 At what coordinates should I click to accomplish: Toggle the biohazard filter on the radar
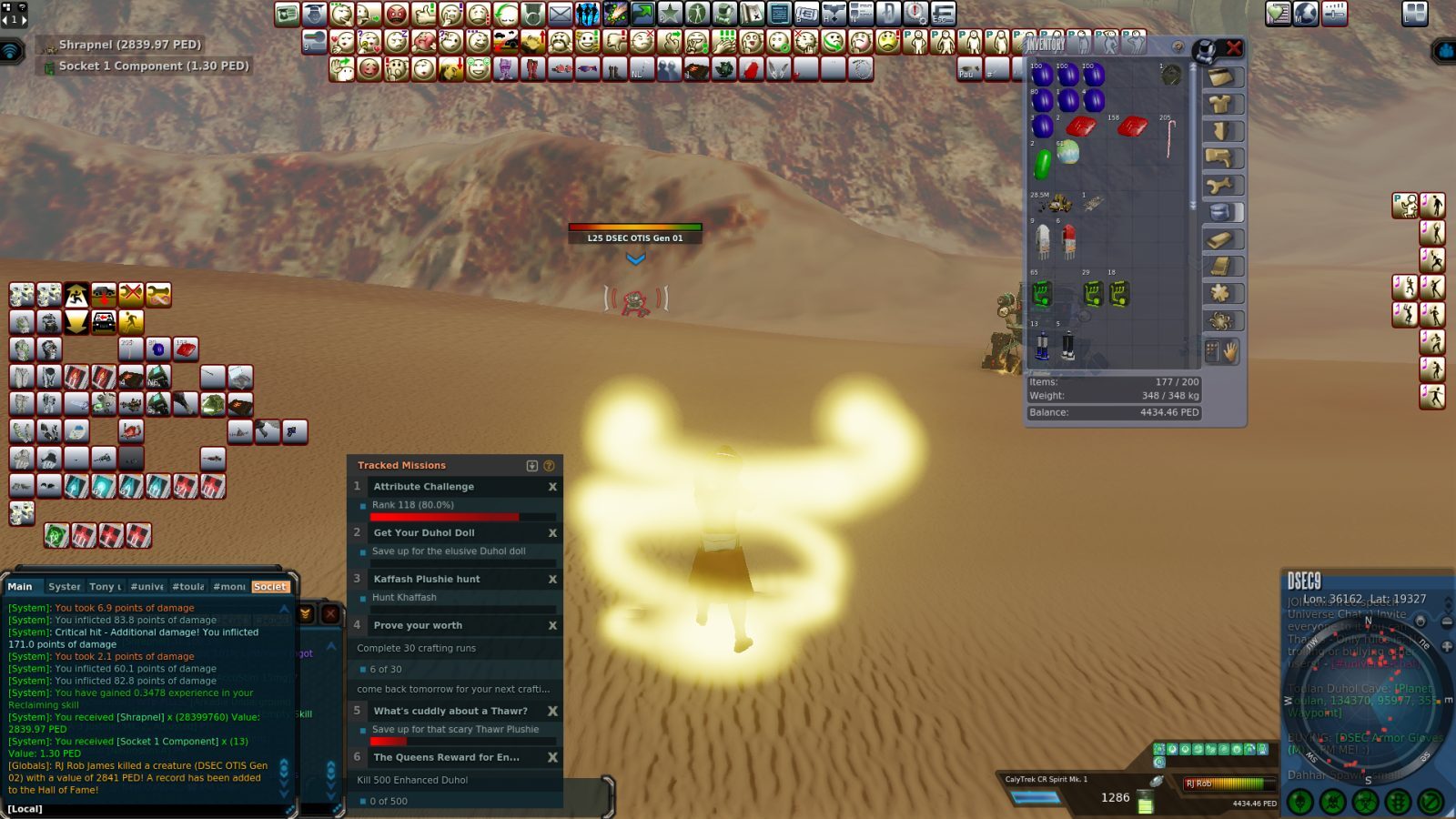(x=1366, y=801)
